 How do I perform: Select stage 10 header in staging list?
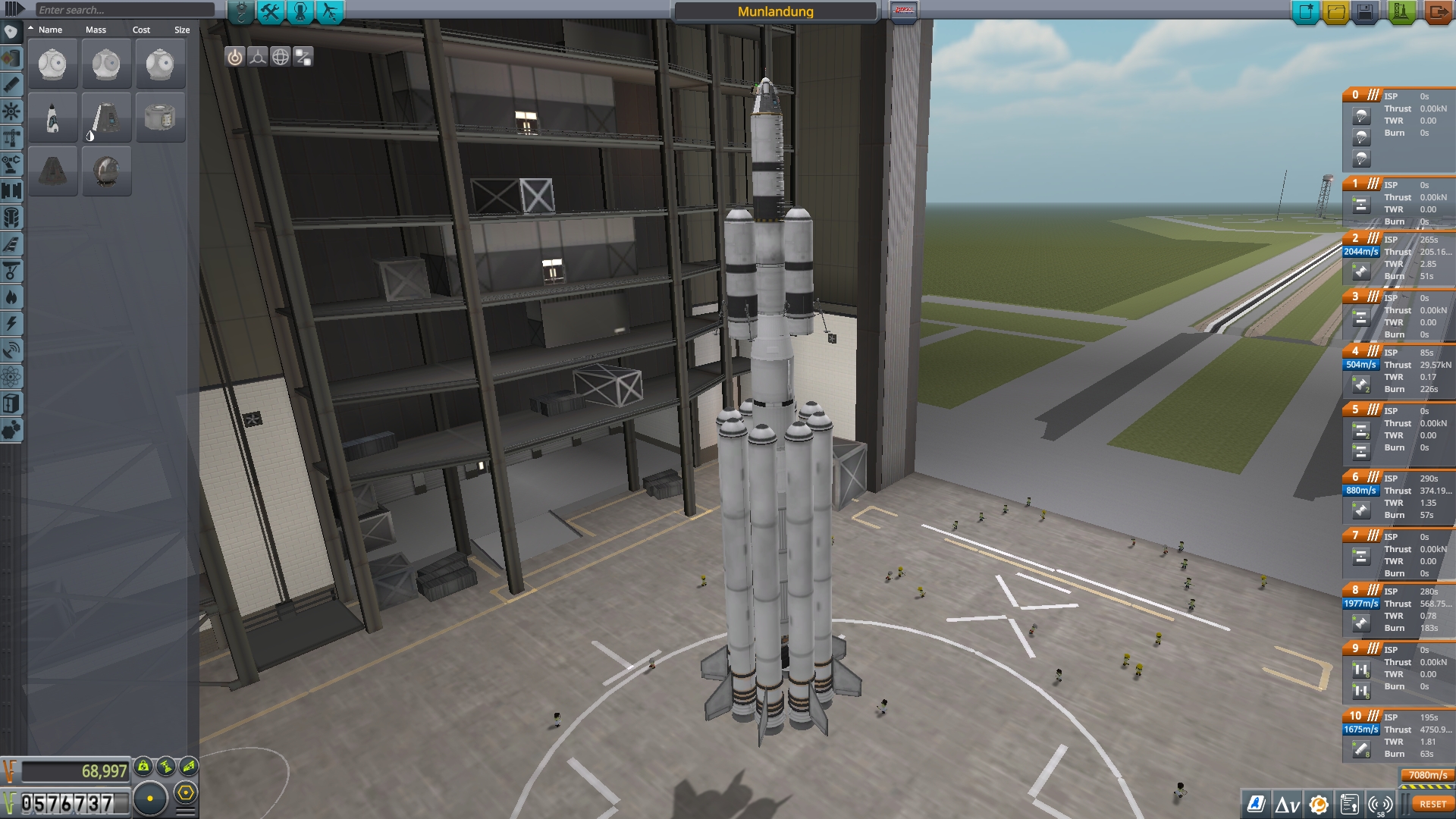(x=1356, y=716)
